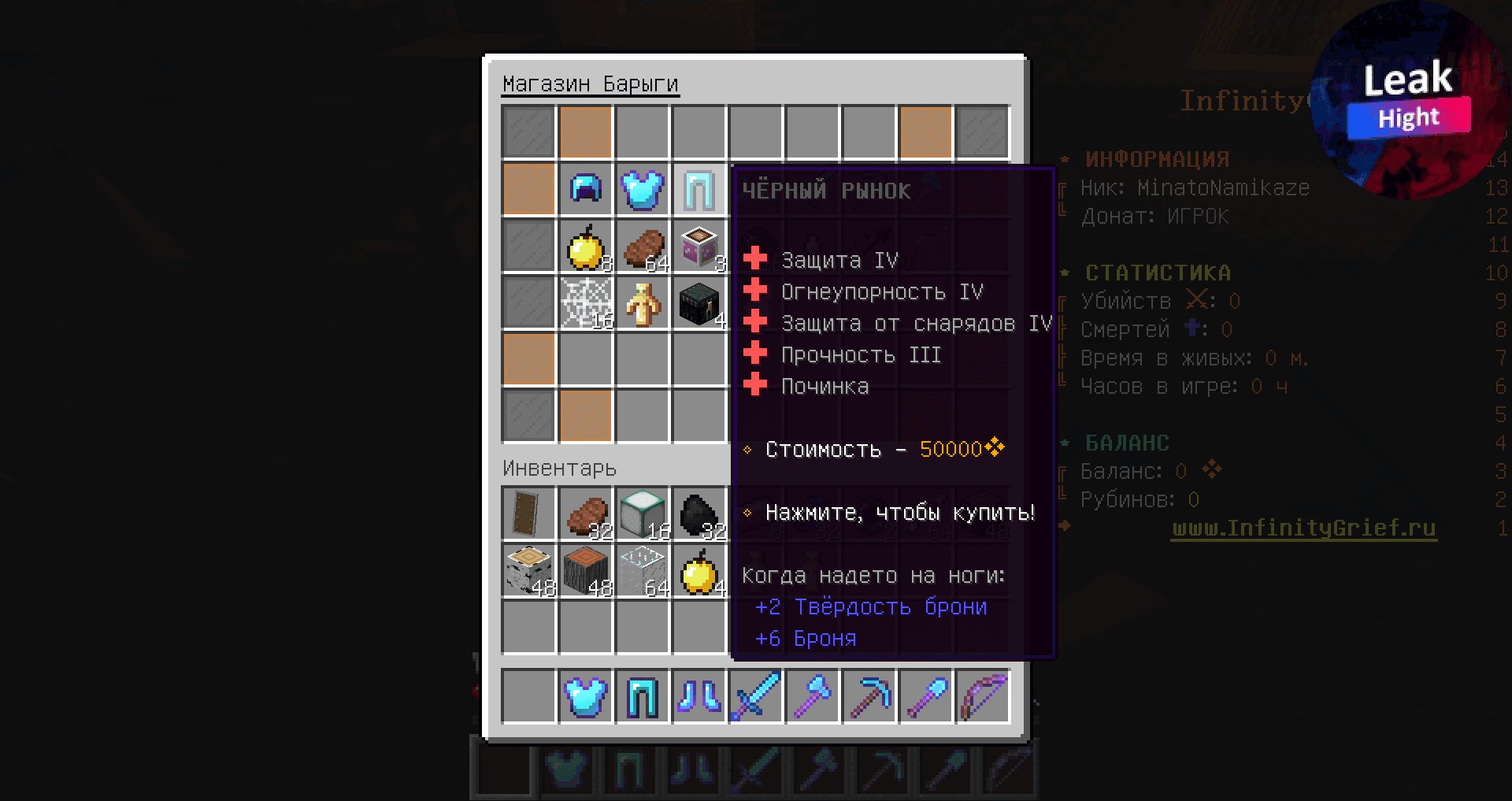The width and height of the screenshot is (1512, 801).
Task: Select the golden apple stack of 8
Action: [586, 246]
